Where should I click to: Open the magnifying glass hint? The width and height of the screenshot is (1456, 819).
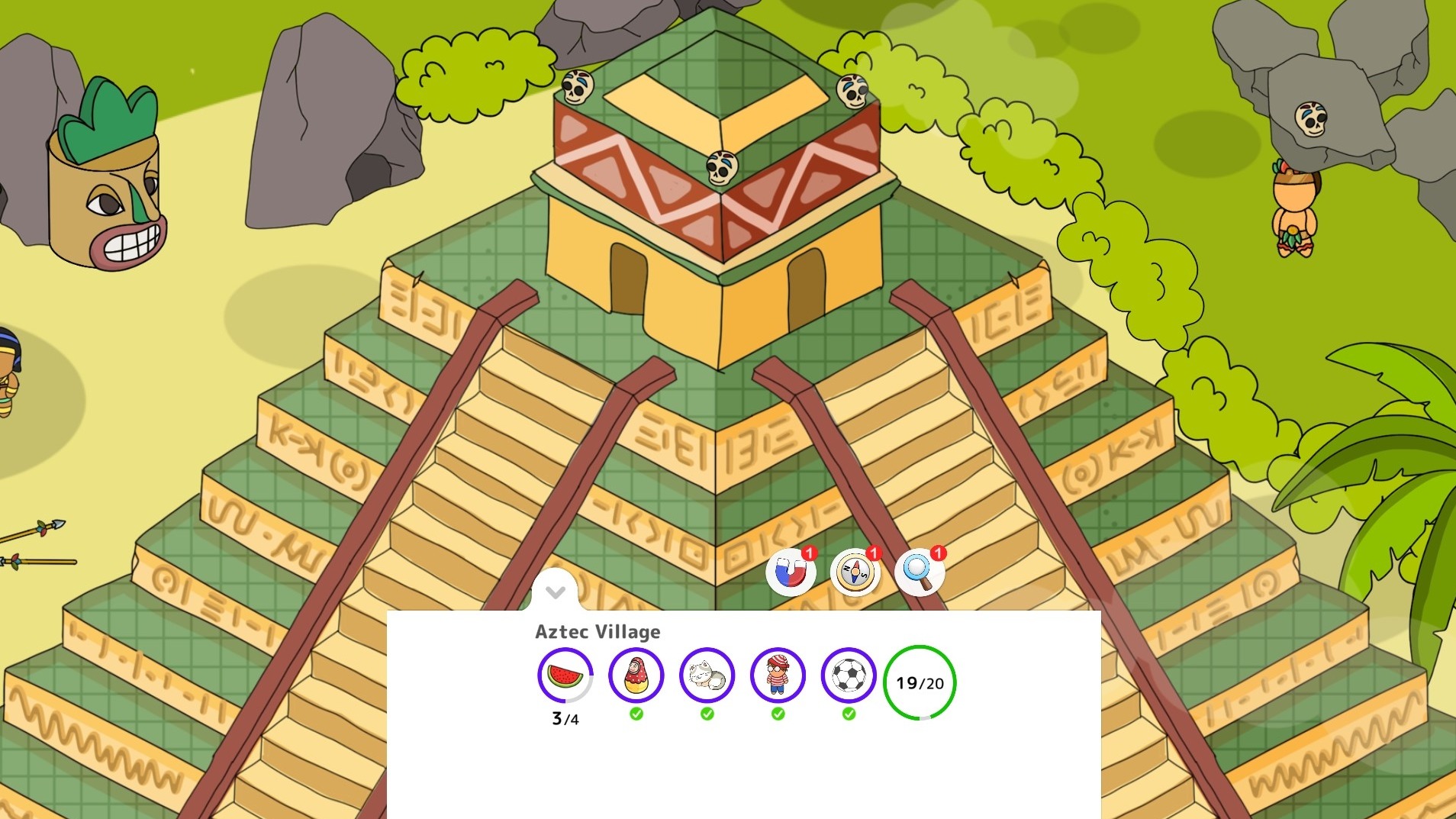920,572
